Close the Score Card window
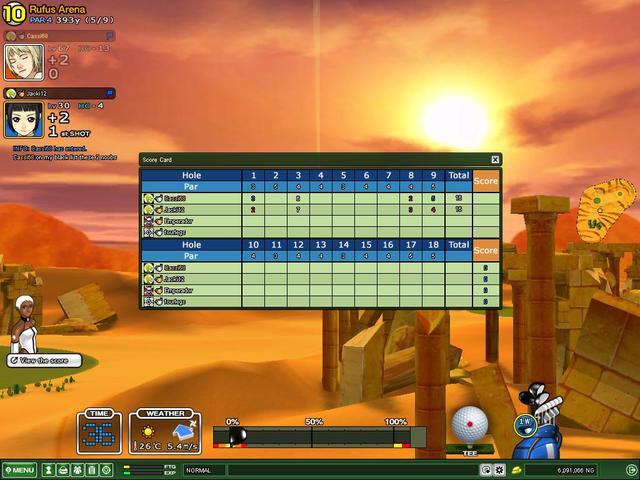This screenshot has width=640, height=480. tap(495, 159)
